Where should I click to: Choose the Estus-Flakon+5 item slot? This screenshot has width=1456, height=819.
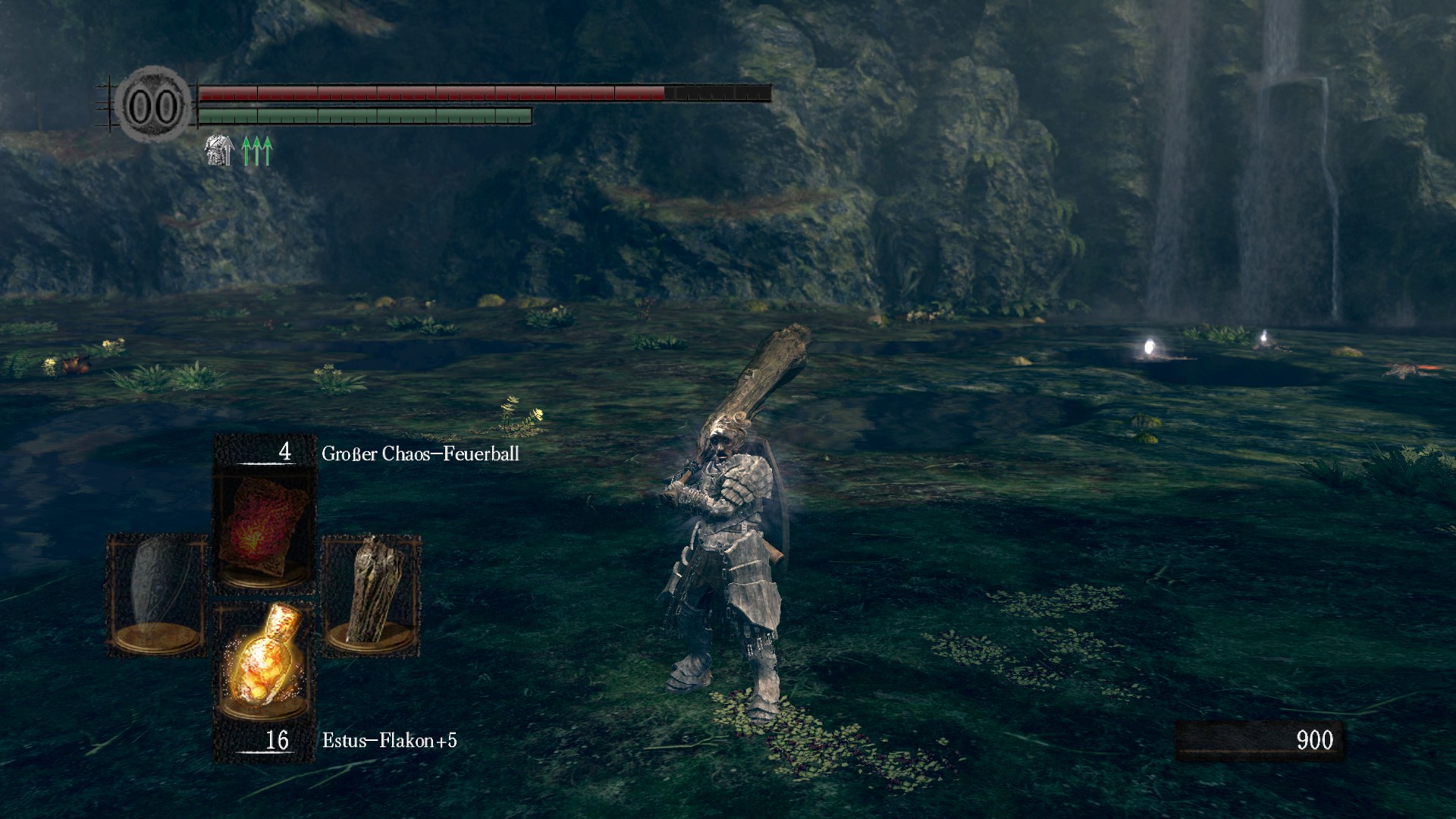264,661
